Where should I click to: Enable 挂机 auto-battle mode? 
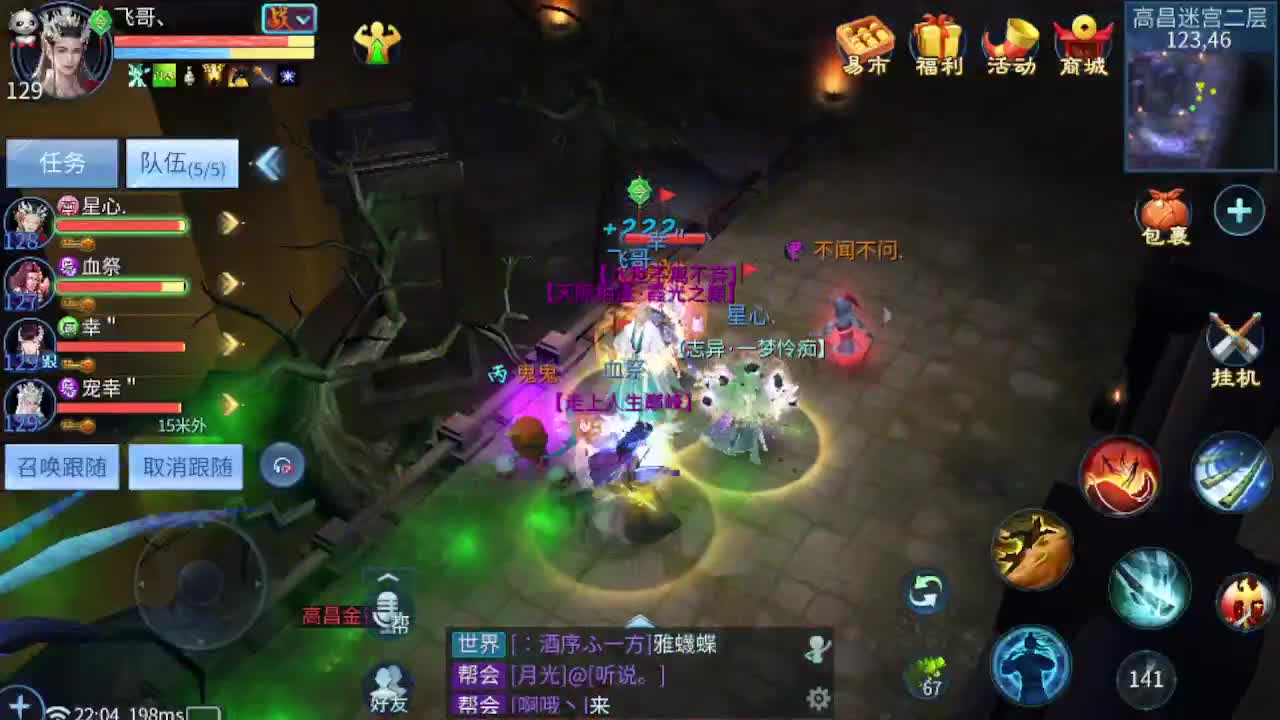(x=1234, y=340)
